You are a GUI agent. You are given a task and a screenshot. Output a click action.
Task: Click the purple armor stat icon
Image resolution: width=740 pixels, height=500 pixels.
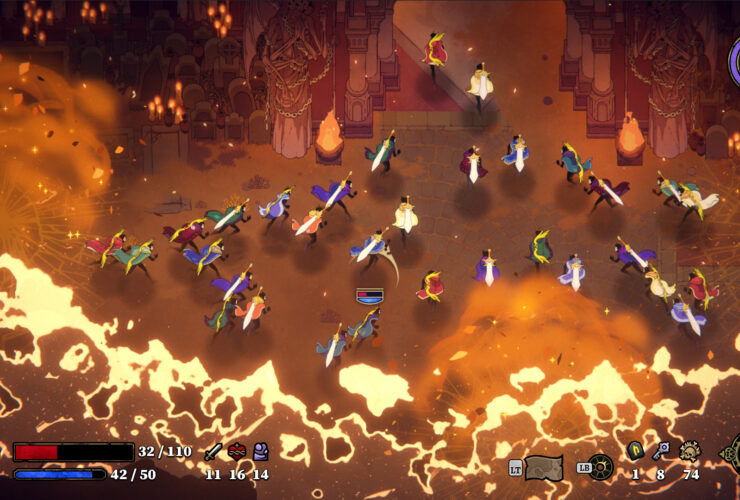click(x=260, y=451)
